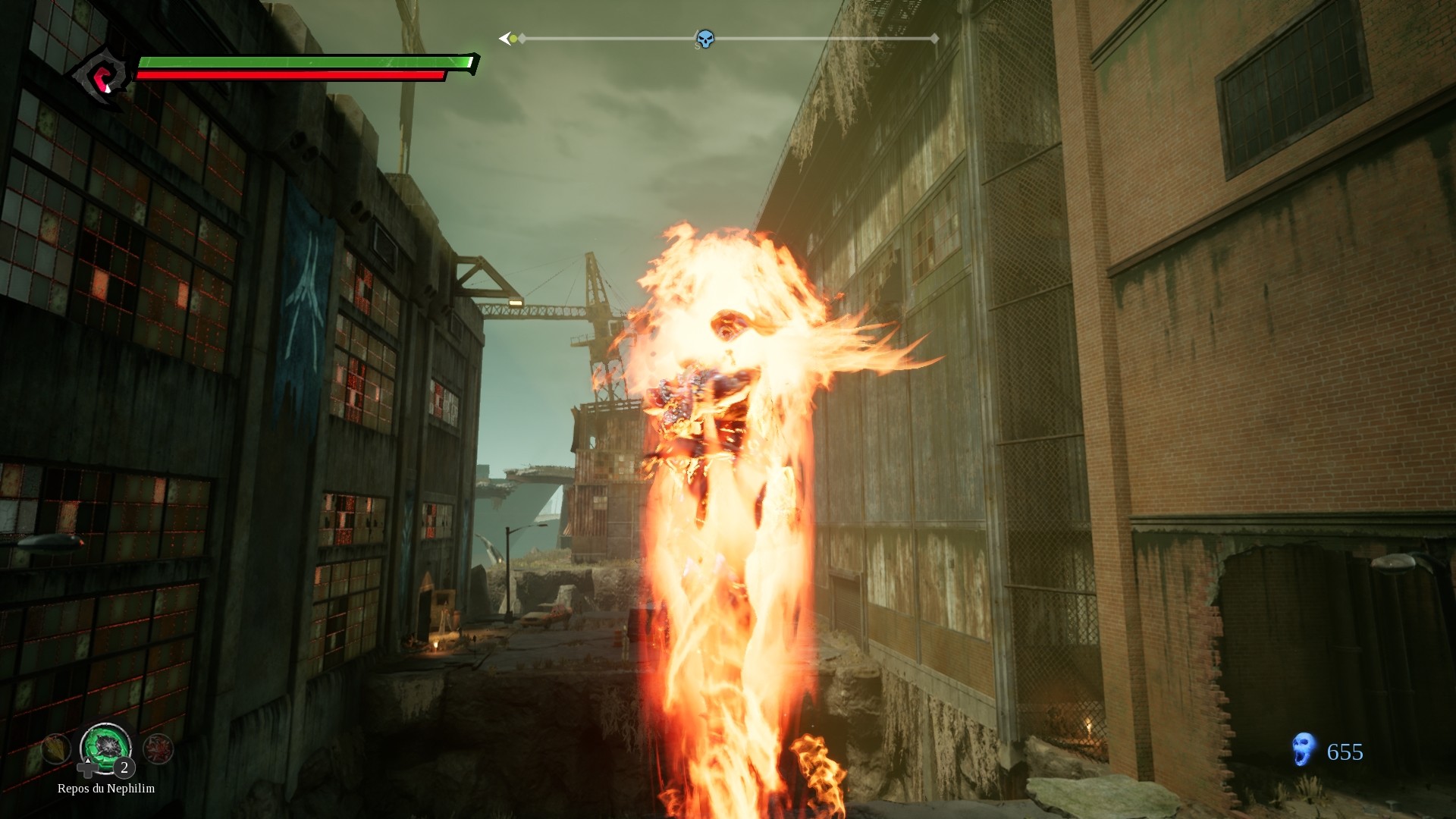This screenshot has height=819, width=1456.
Task: Click the white arrow compass indicator
Action: point(505,39)
